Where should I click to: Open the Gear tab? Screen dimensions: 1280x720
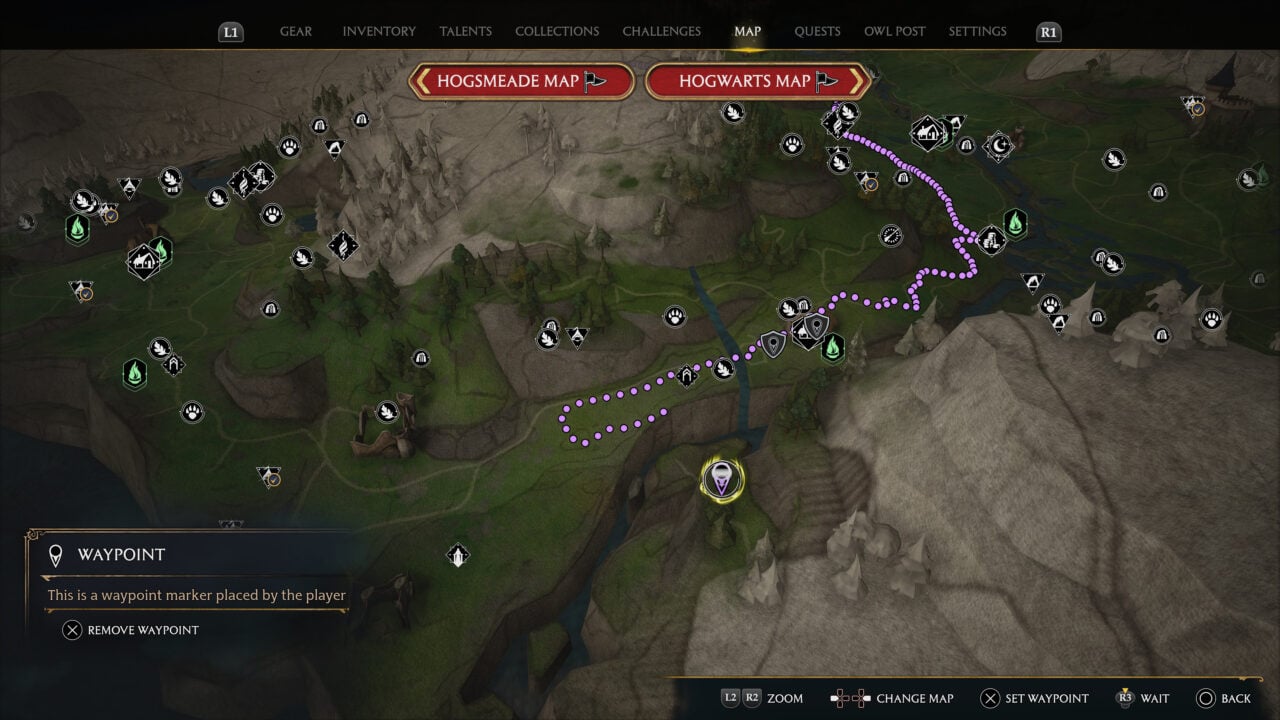click(295, 31)
